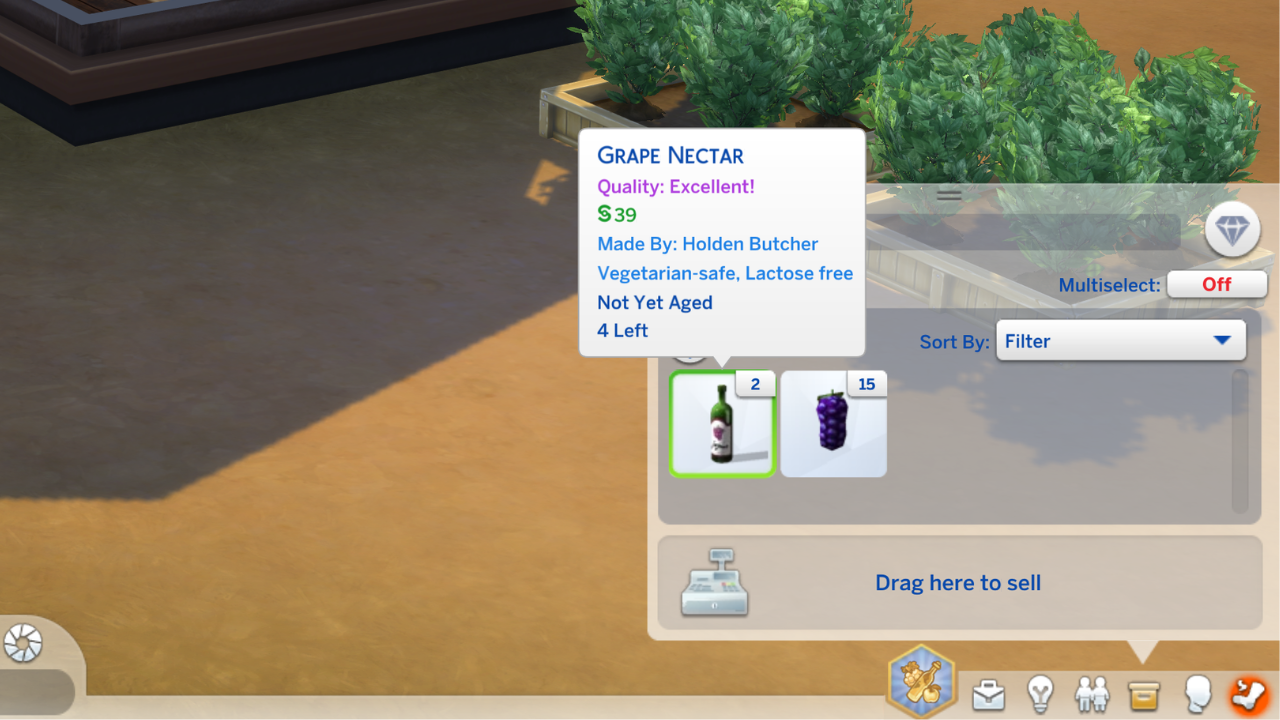Screen dimensions: 1280x720
Task: Open the career briefcase panel
Action: (x=989, y=694)
